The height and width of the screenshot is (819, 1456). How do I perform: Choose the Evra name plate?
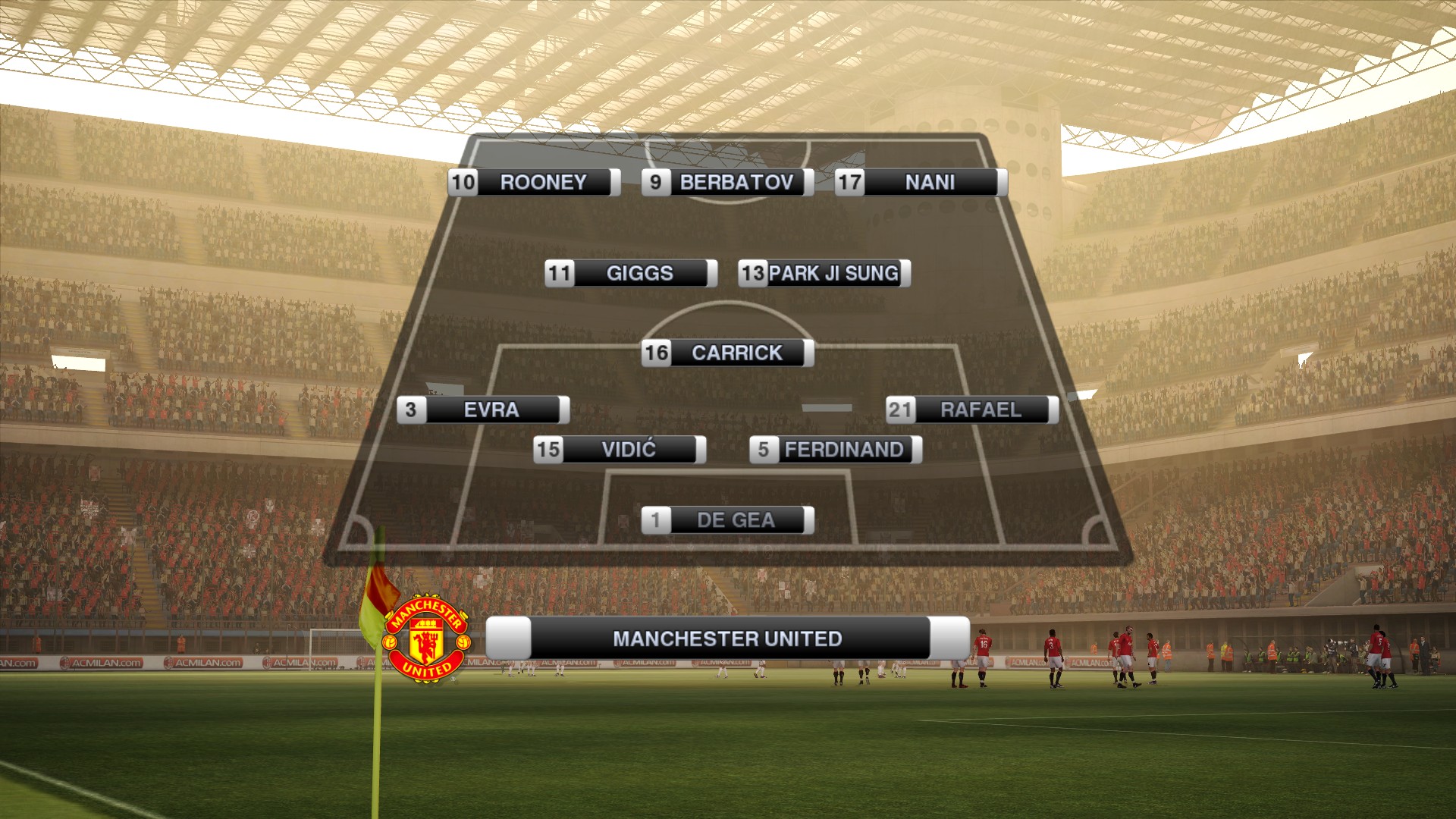point(483,410)
